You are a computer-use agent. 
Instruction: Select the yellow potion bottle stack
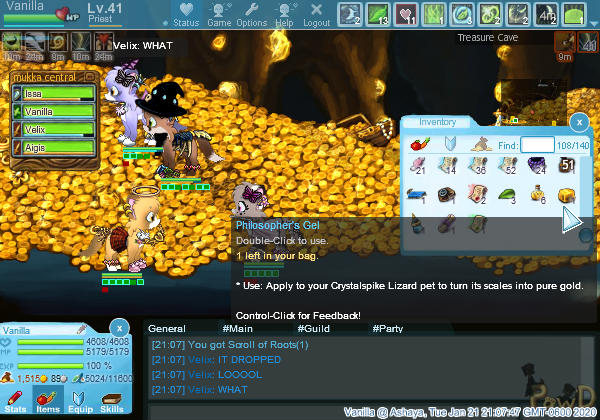(537, 194)
